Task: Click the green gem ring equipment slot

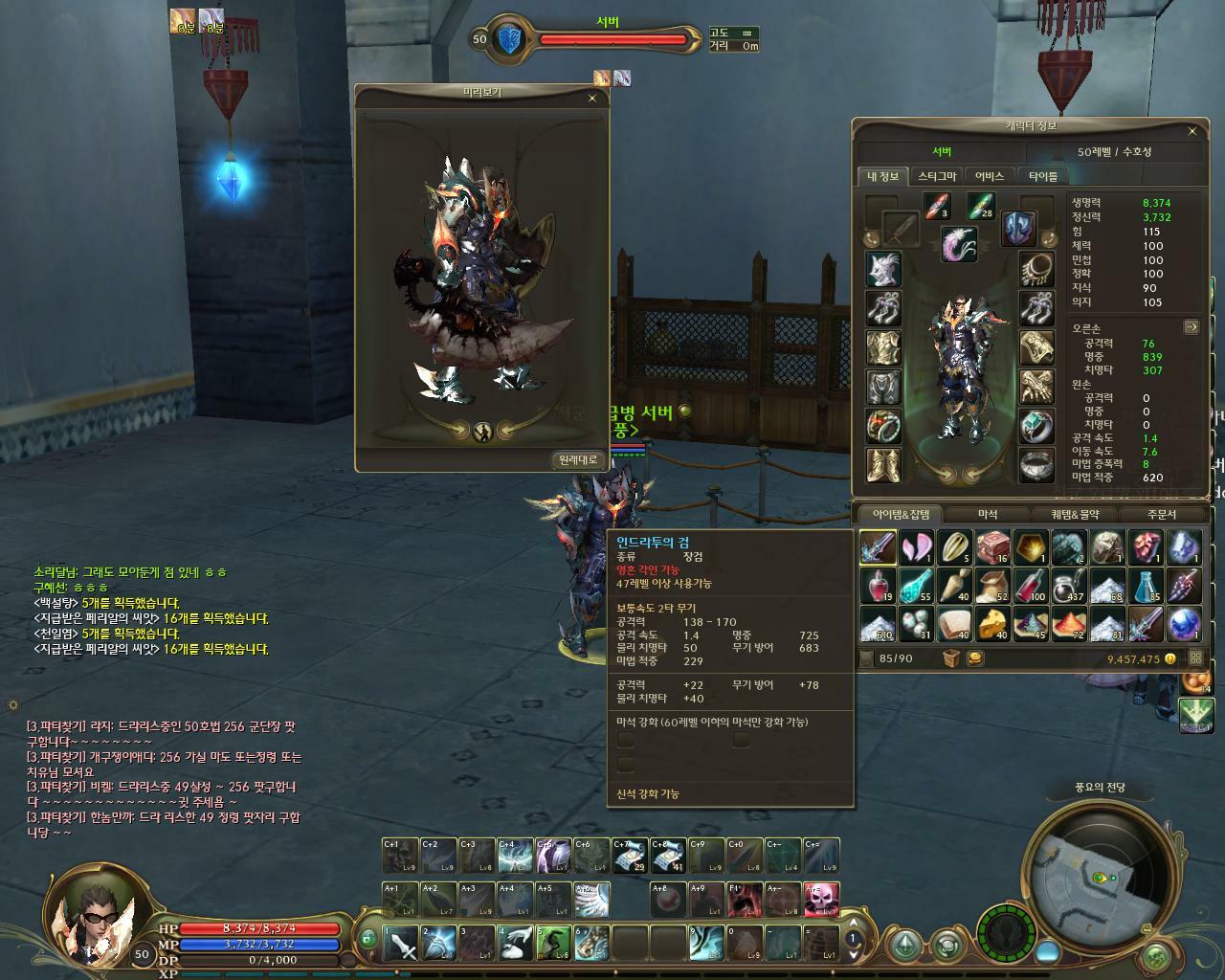Action: coord(1036,426)
